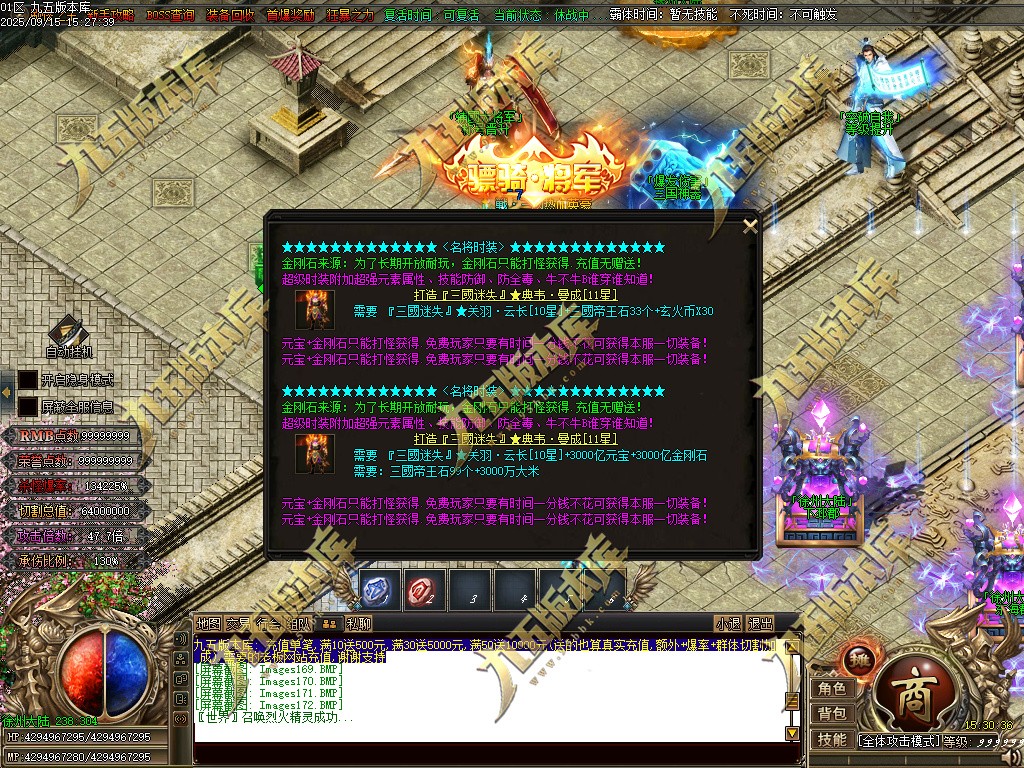1024x768 pixels.
Task: Open the 角色 character panel
Action: (832, 689)
